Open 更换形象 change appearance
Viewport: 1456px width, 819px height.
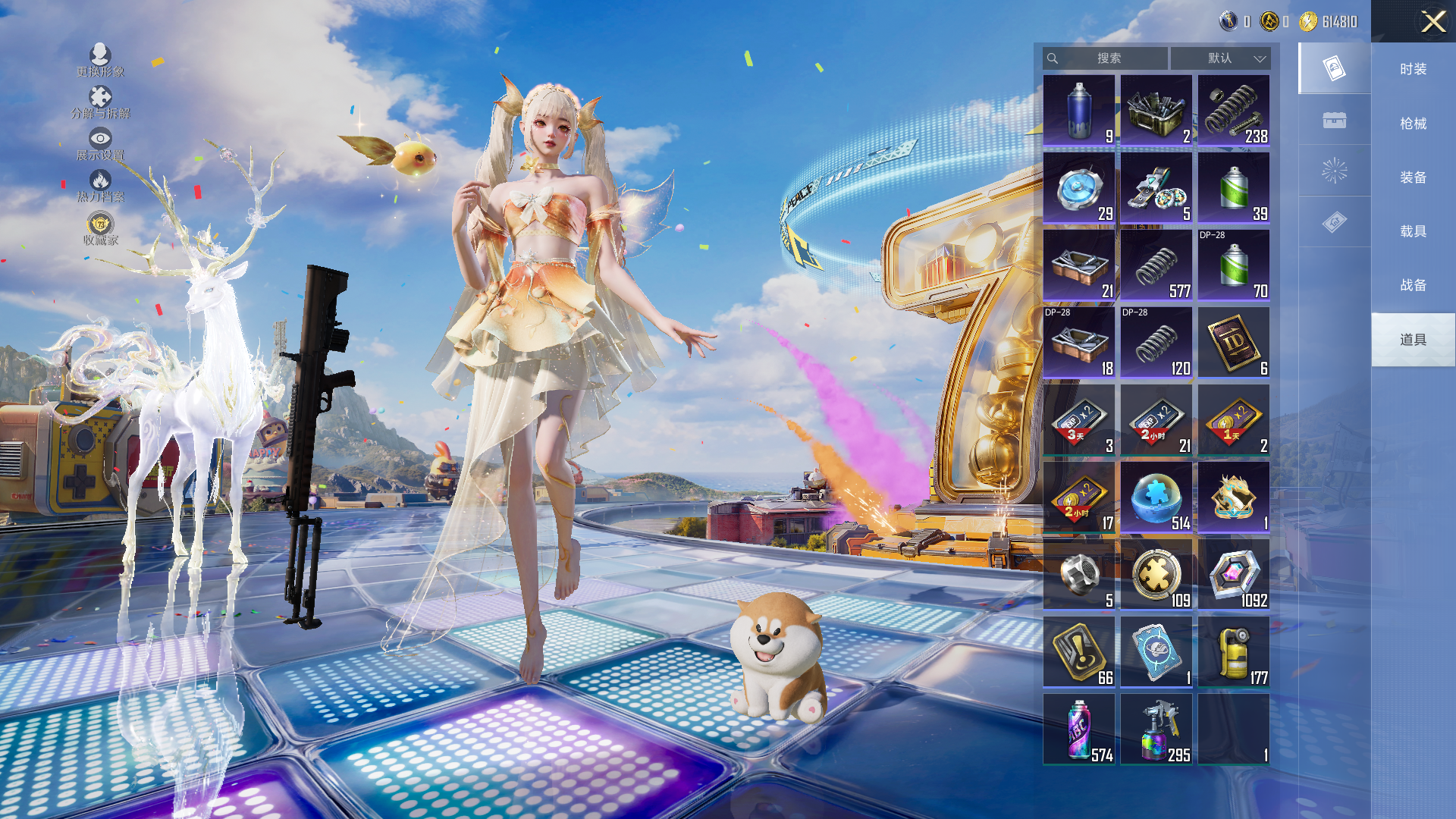100,60
